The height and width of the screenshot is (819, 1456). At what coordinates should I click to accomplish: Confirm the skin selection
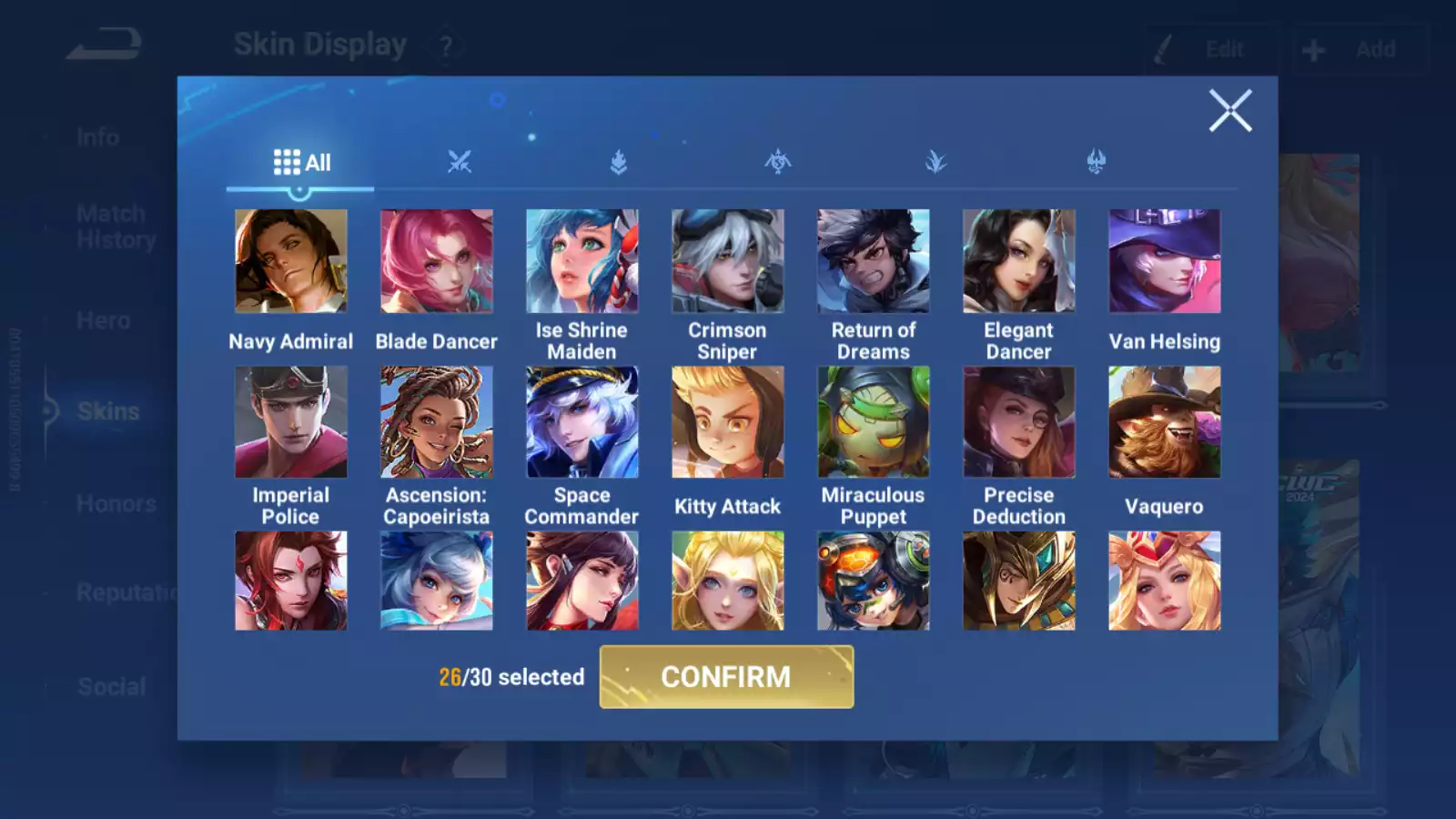pyautogui.click(x=726, y=677)
